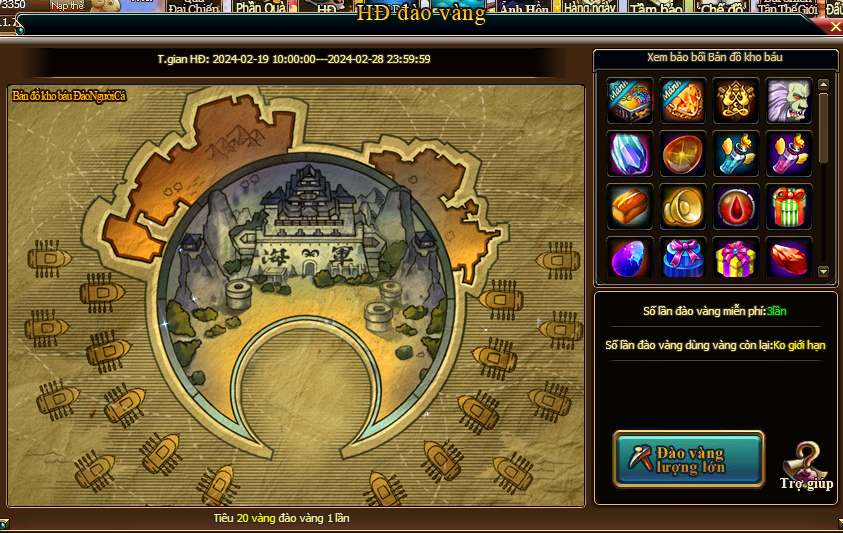Start the large-scale gold dig (Đào vàng lượng lớn)
This screenshot has height=533, width=843.
point(688,459)
